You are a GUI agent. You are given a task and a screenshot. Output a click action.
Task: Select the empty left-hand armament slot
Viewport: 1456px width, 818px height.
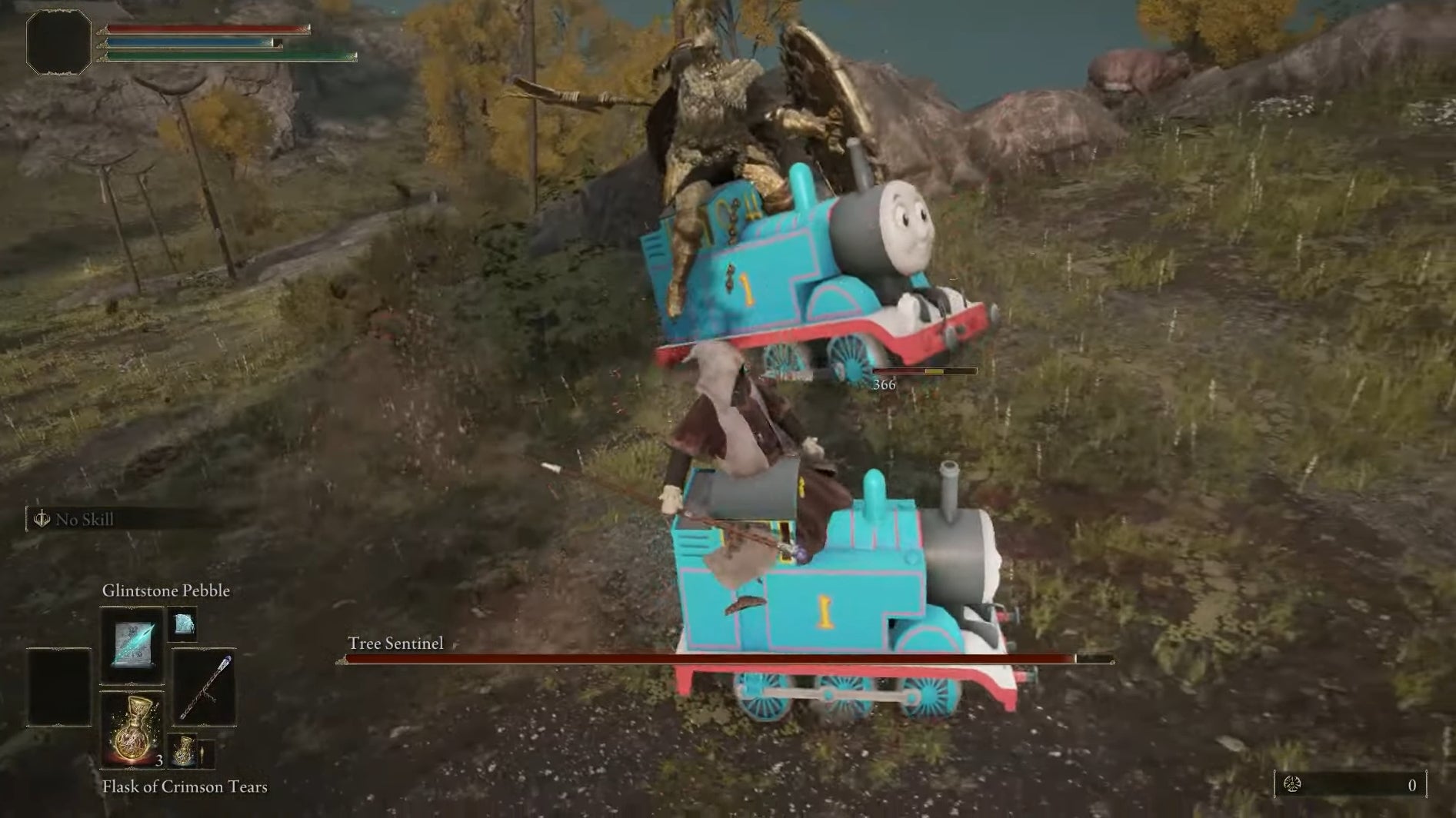coord(58,687)
